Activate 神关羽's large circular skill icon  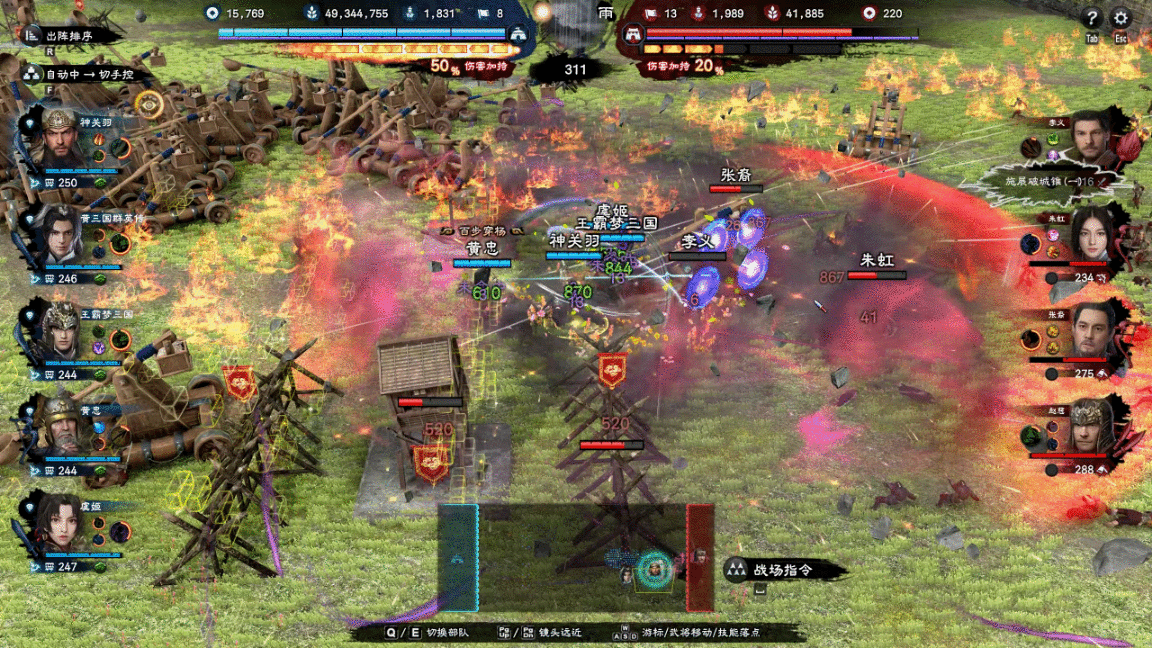[x=120, y=149]
